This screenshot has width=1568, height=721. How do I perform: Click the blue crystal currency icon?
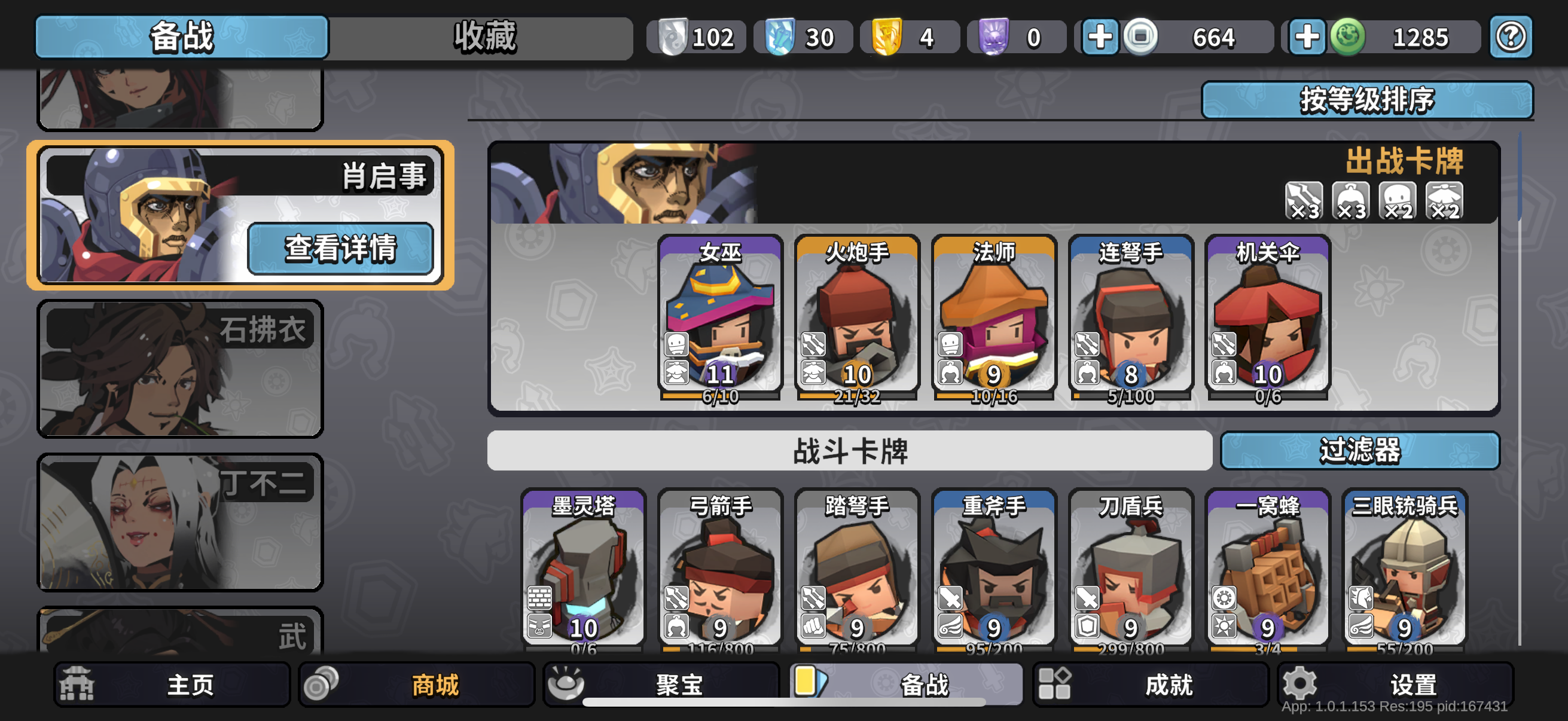[x=782, y=36]
